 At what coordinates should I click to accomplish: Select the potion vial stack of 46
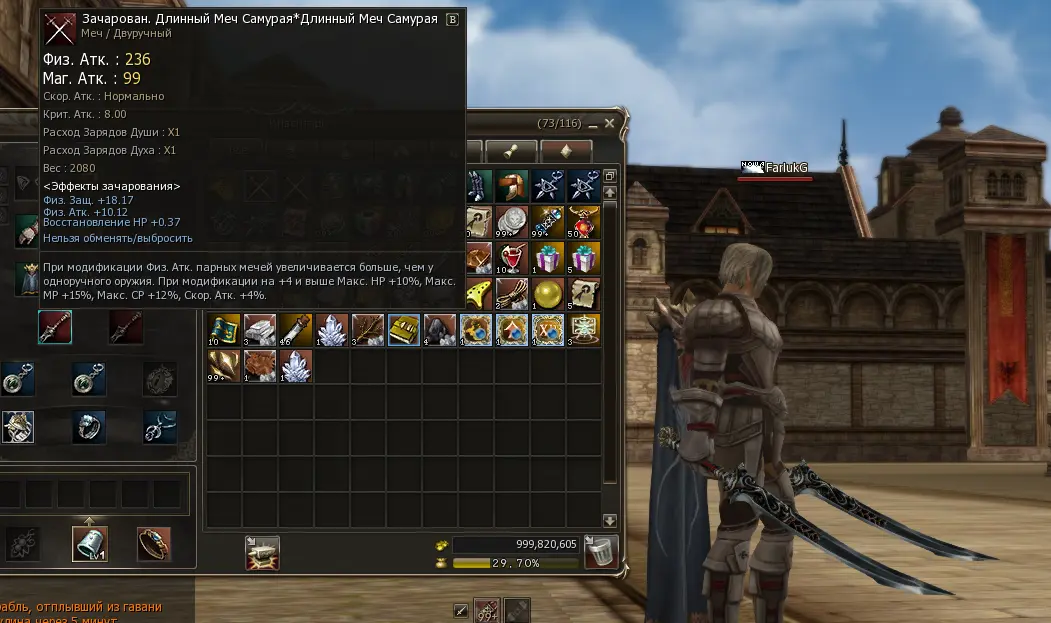[296, 330]
